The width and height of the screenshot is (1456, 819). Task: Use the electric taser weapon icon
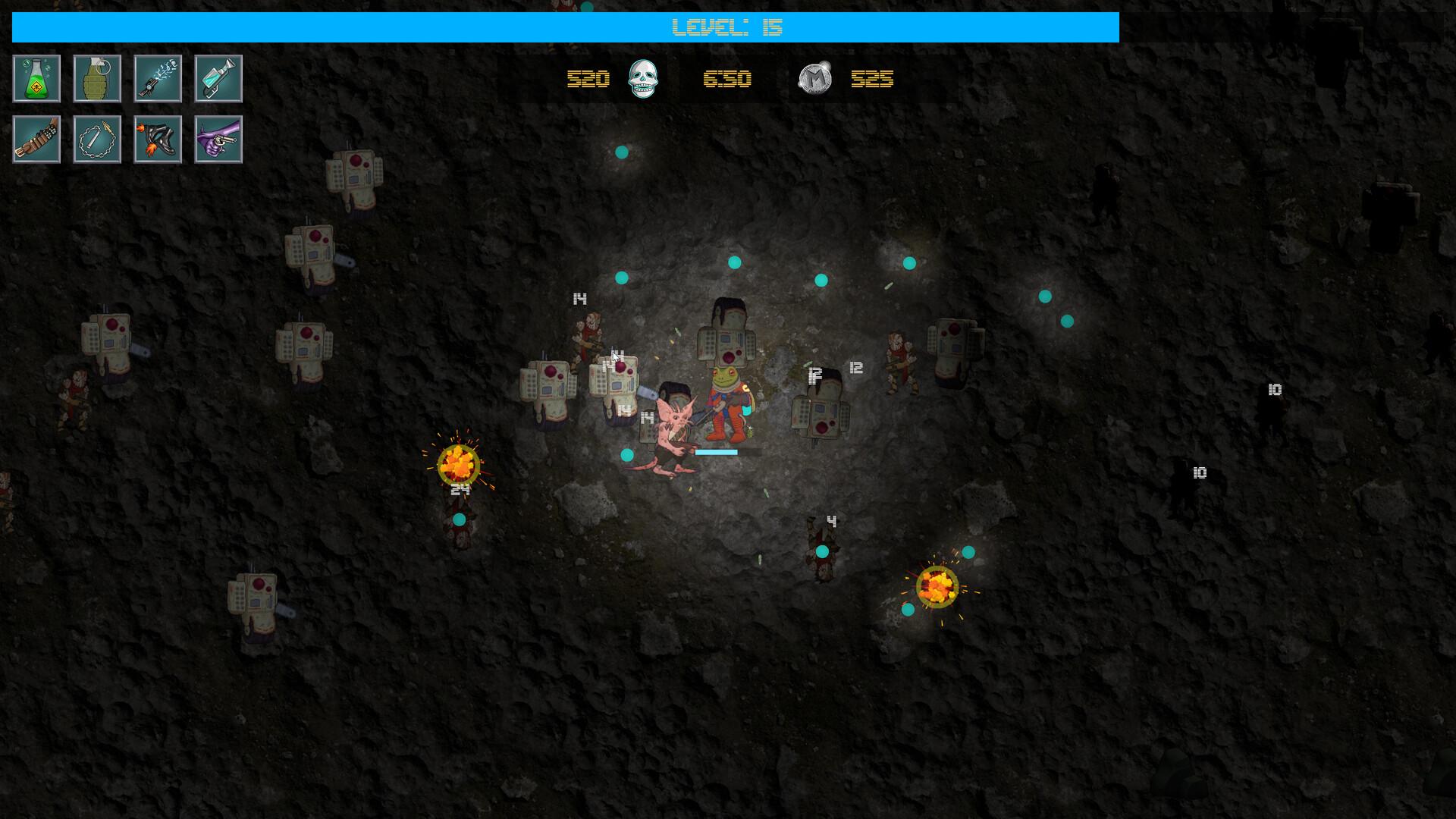coord(158,78)
